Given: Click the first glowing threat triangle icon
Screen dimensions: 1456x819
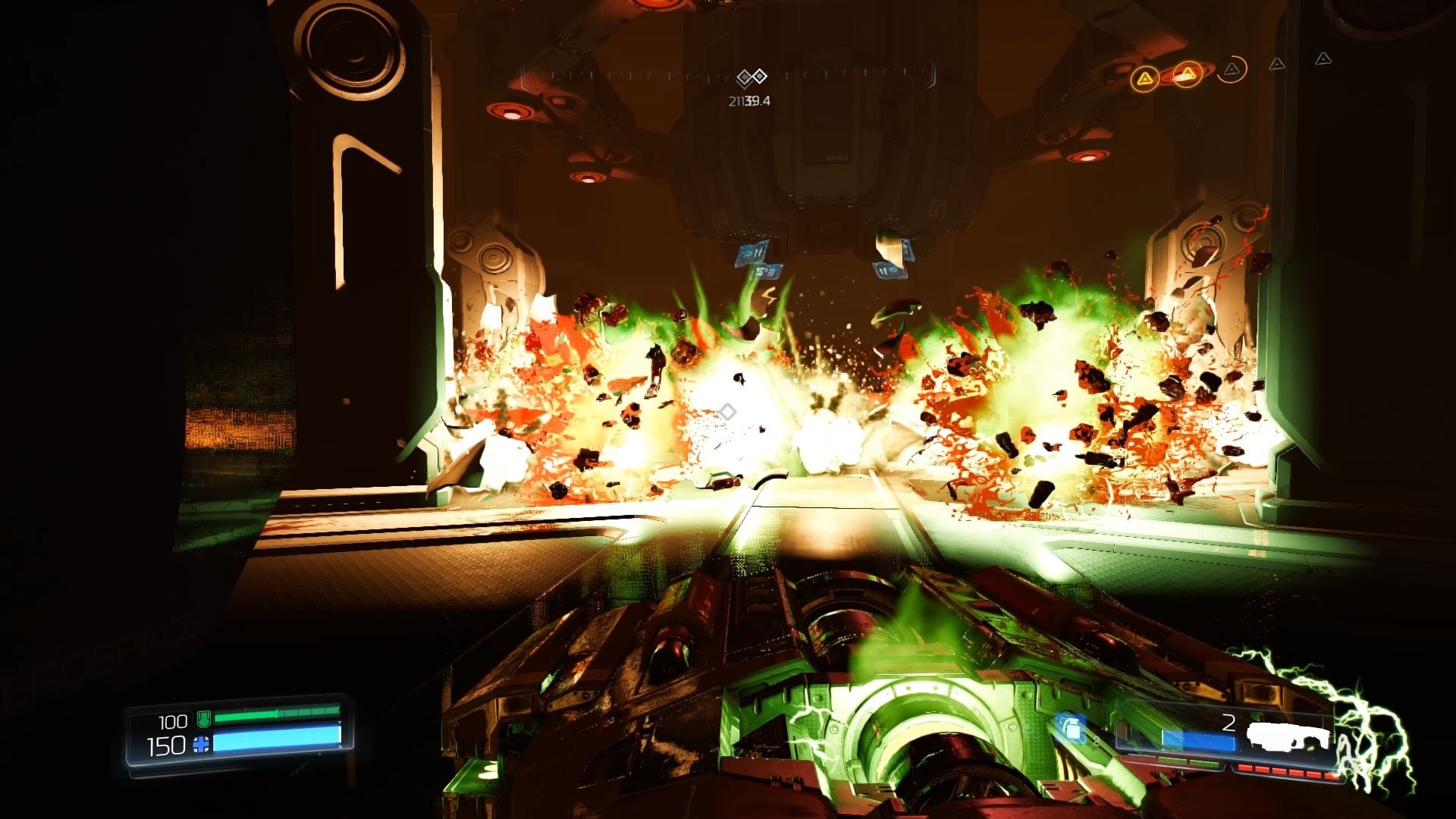Looking at the screenshot, I should click(x=1145, y=79).
